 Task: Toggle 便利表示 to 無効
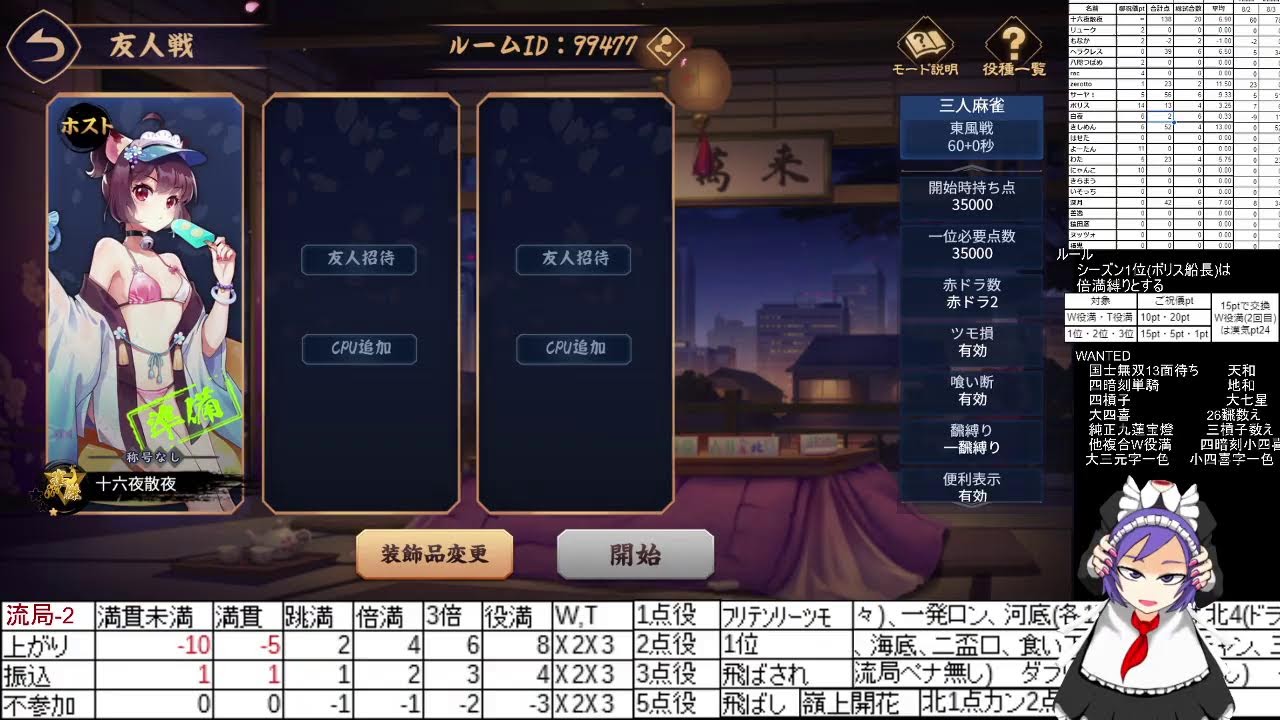point(972,487)
